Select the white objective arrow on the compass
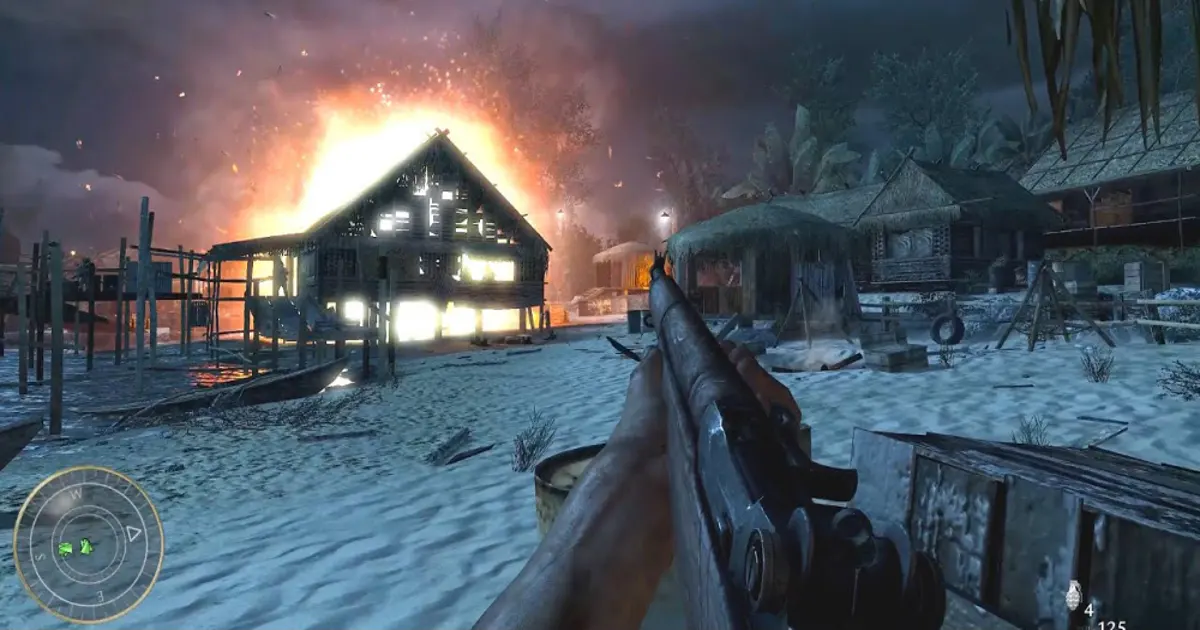The width and height of the screenshot is (1200, 630). pos(133,534)
